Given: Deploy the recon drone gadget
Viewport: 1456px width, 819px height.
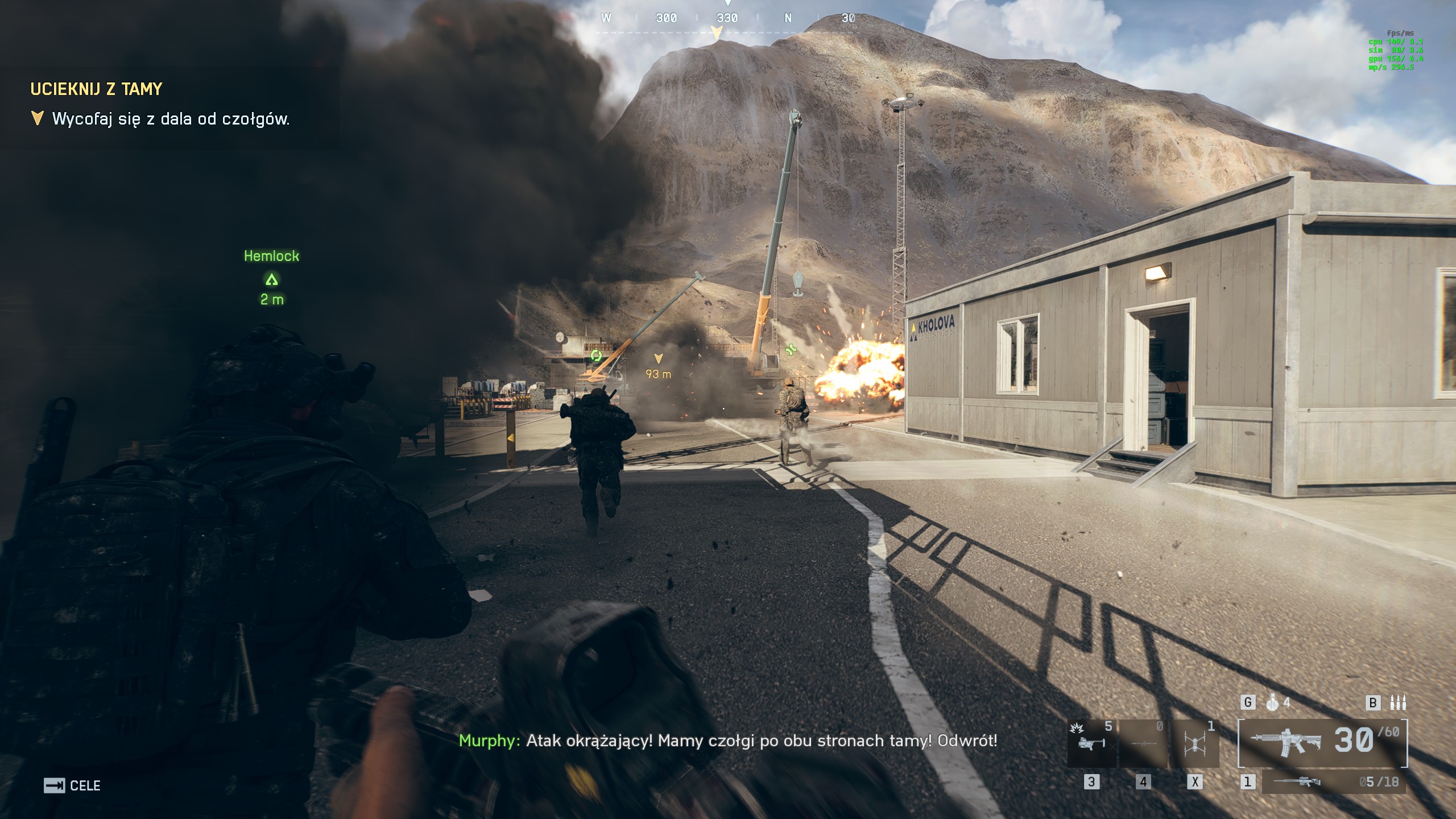Looking at the screenshot, I should [x=1195, y=743].
